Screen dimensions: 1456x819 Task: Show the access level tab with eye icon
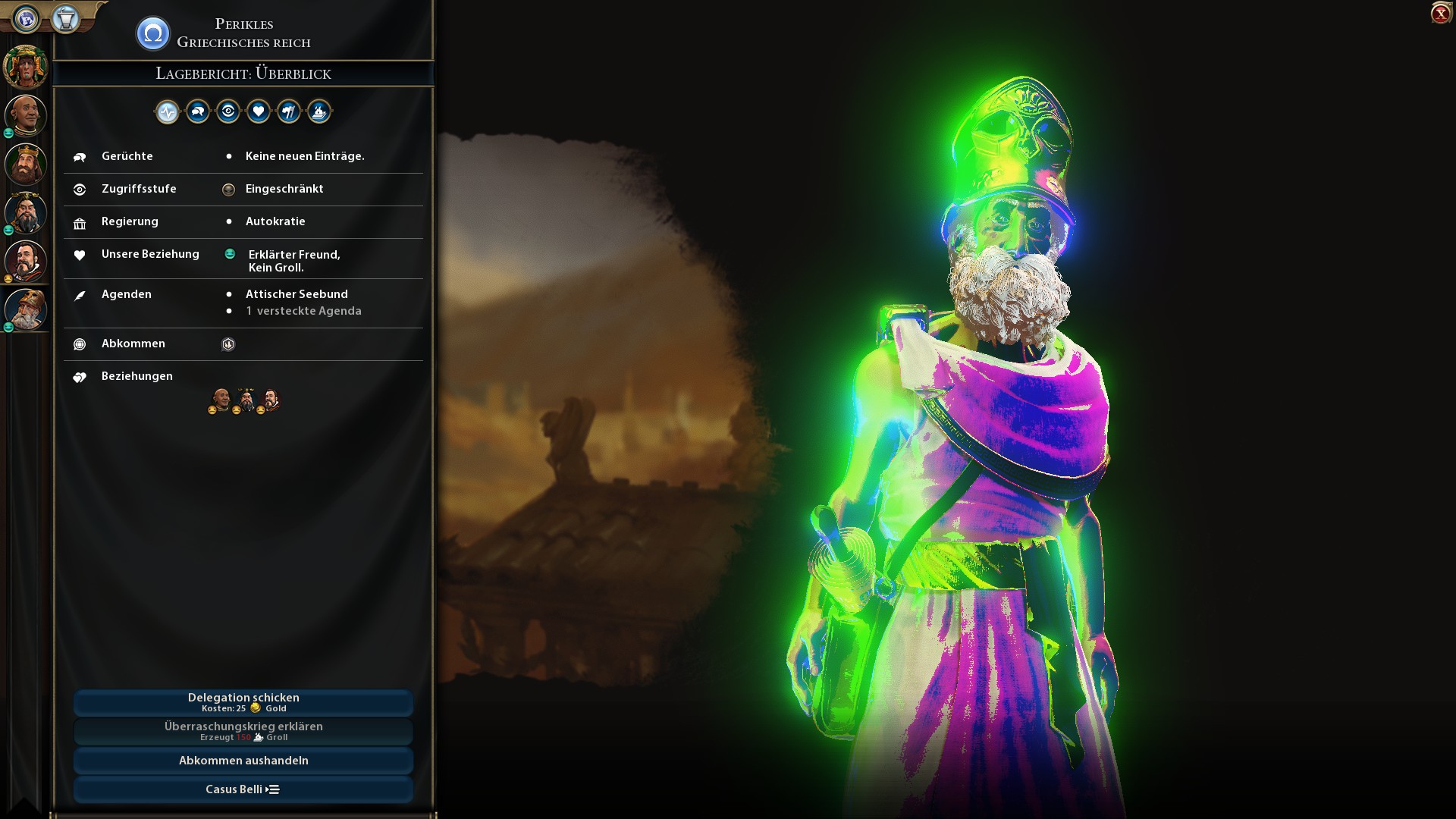coord(228,112)
